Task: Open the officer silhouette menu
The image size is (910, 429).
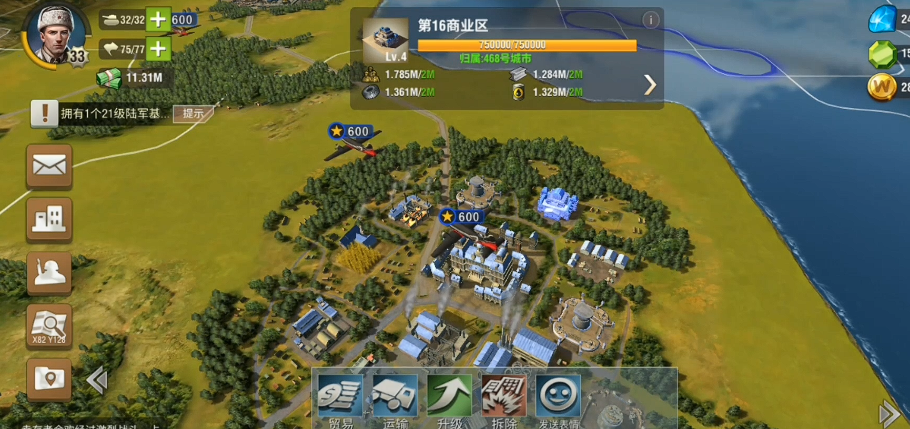Action: (x=49, y=272)
